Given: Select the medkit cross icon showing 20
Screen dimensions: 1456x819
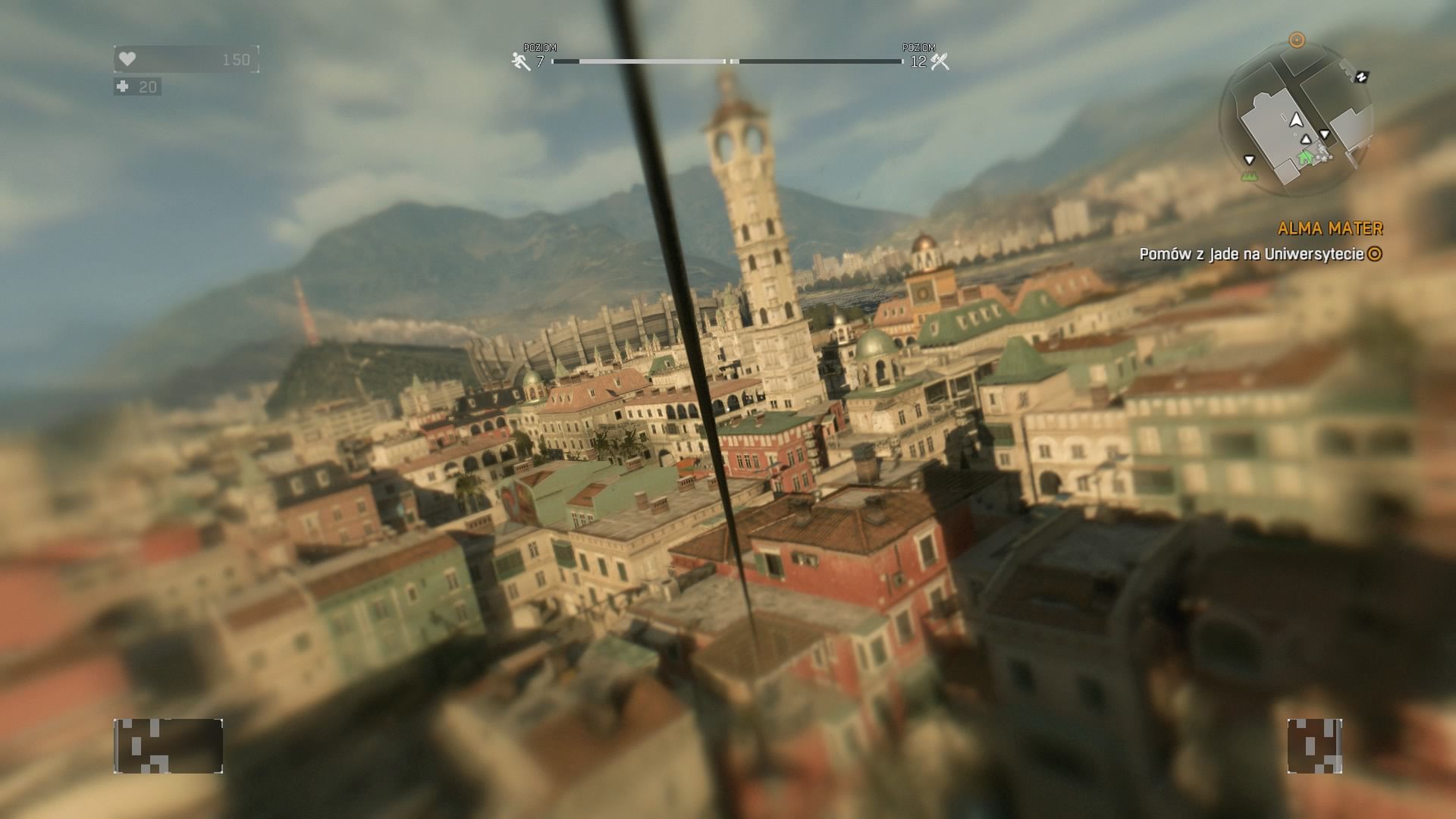Looking at the screenshot, I should tap(124, 86).
